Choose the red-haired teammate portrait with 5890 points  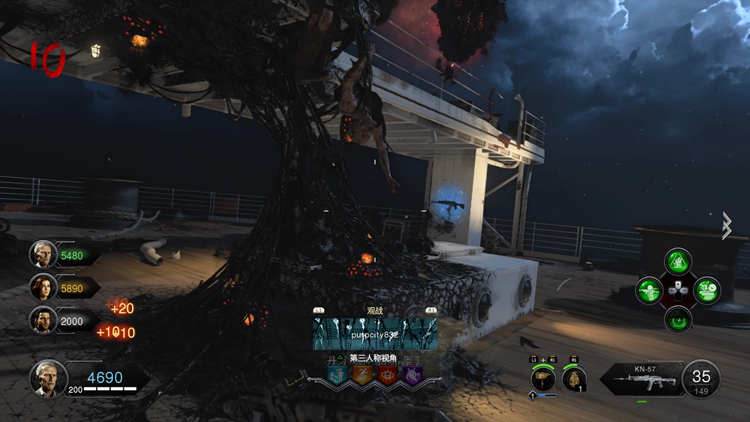click(x=42, y=287)
